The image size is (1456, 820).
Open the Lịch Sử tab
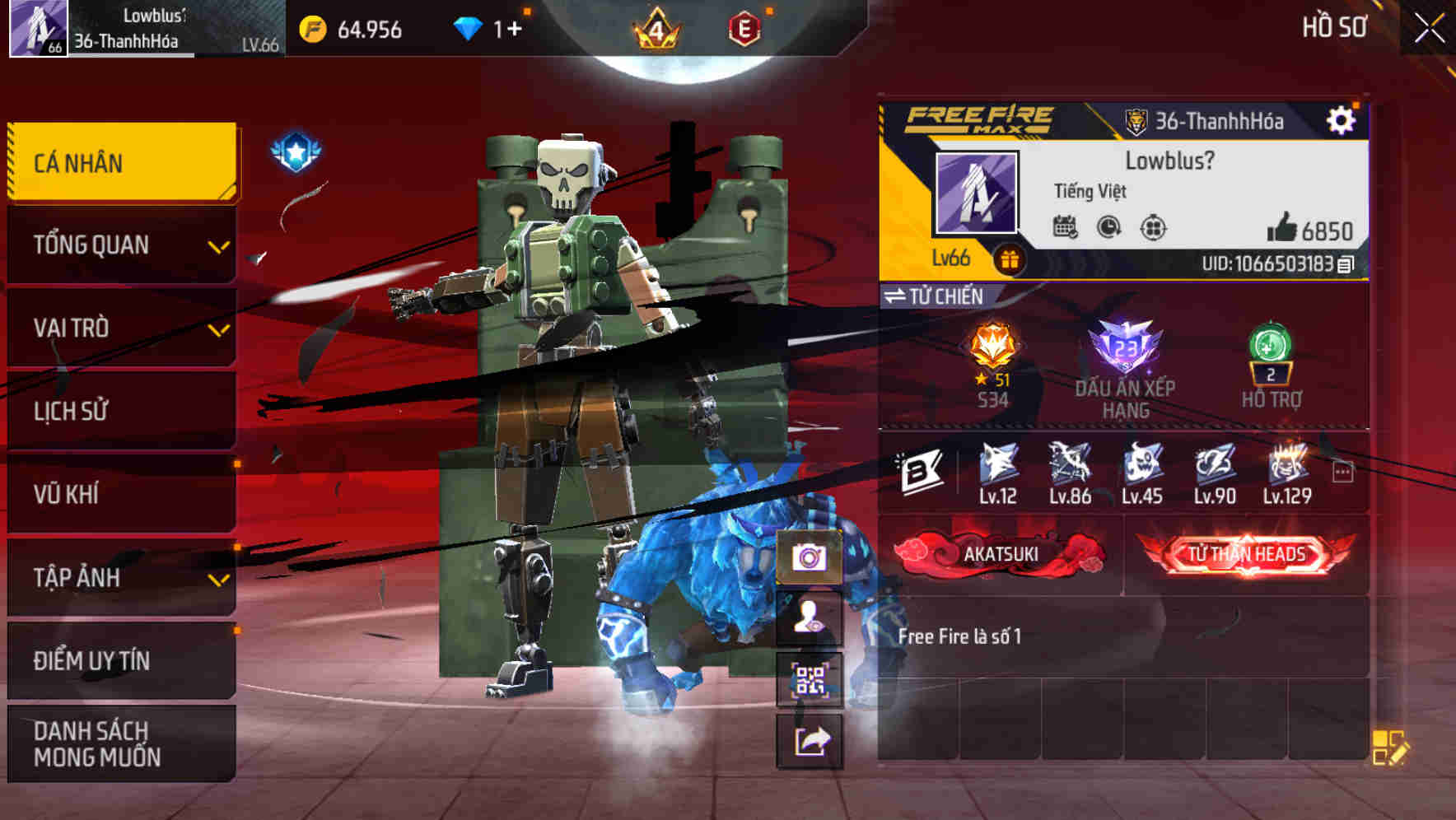[x=120, y=411]
